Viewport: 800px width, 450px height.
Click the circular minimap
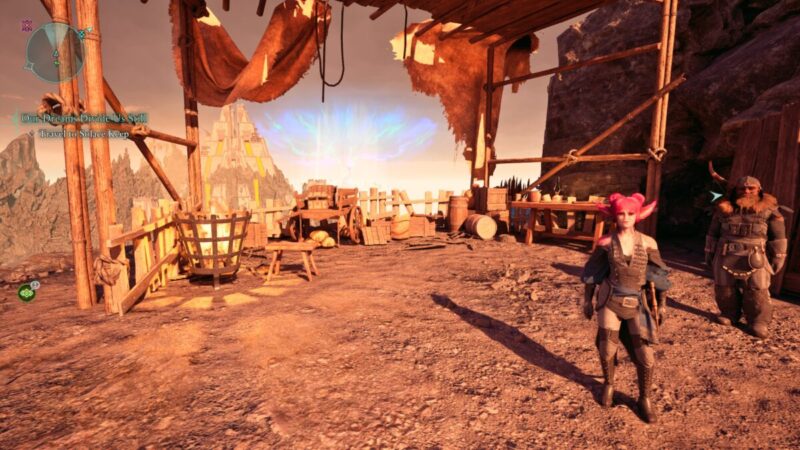pyautogui.click(x=54, y=52)
